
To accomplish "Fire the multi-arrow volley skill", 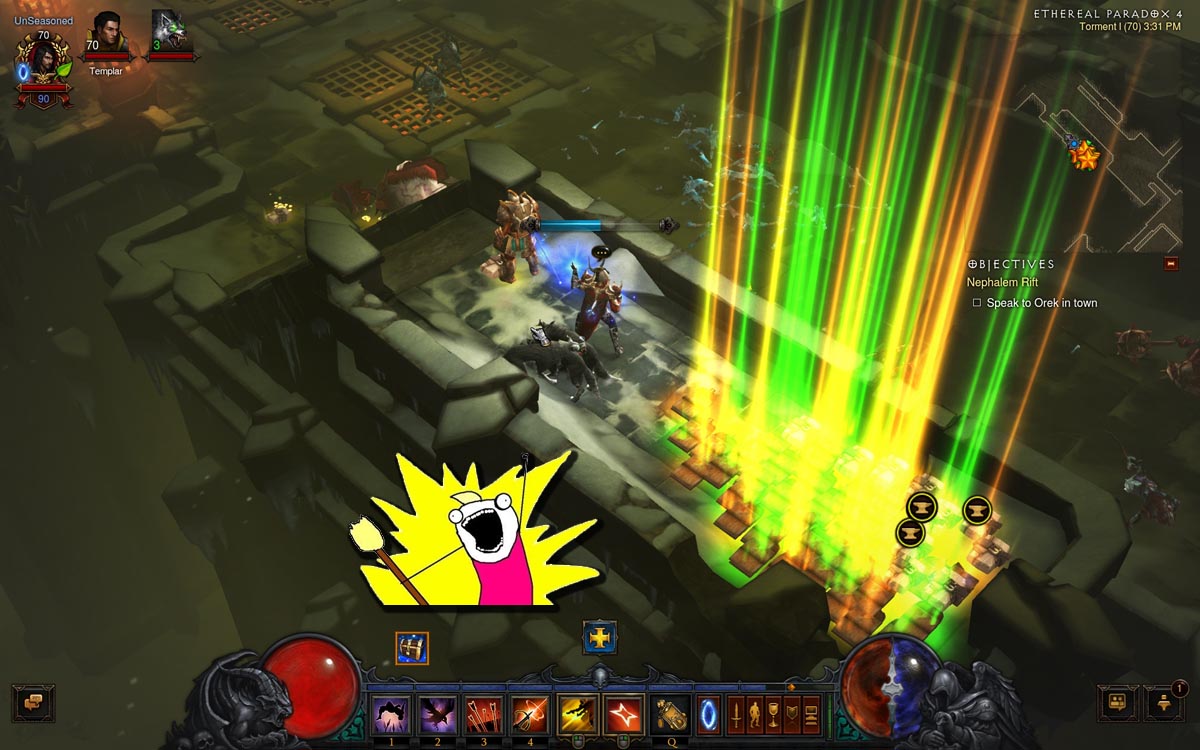I will pos(483,714).
